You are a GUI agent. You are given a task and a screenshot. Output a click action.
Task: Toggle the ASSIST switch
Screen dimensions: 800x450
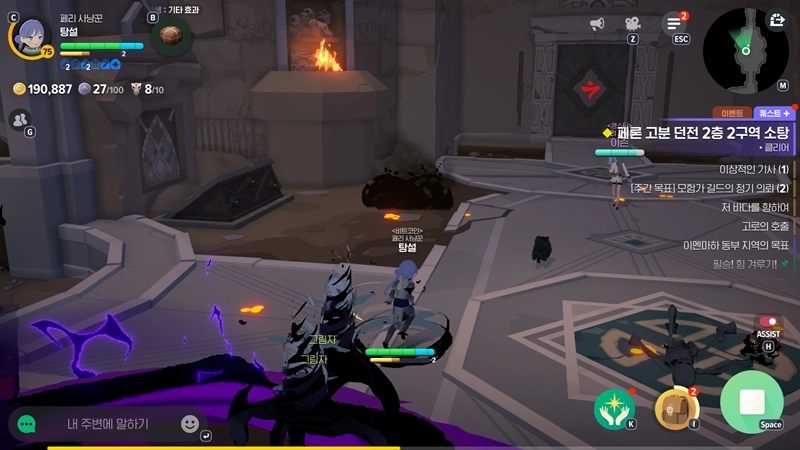point(768,322)
